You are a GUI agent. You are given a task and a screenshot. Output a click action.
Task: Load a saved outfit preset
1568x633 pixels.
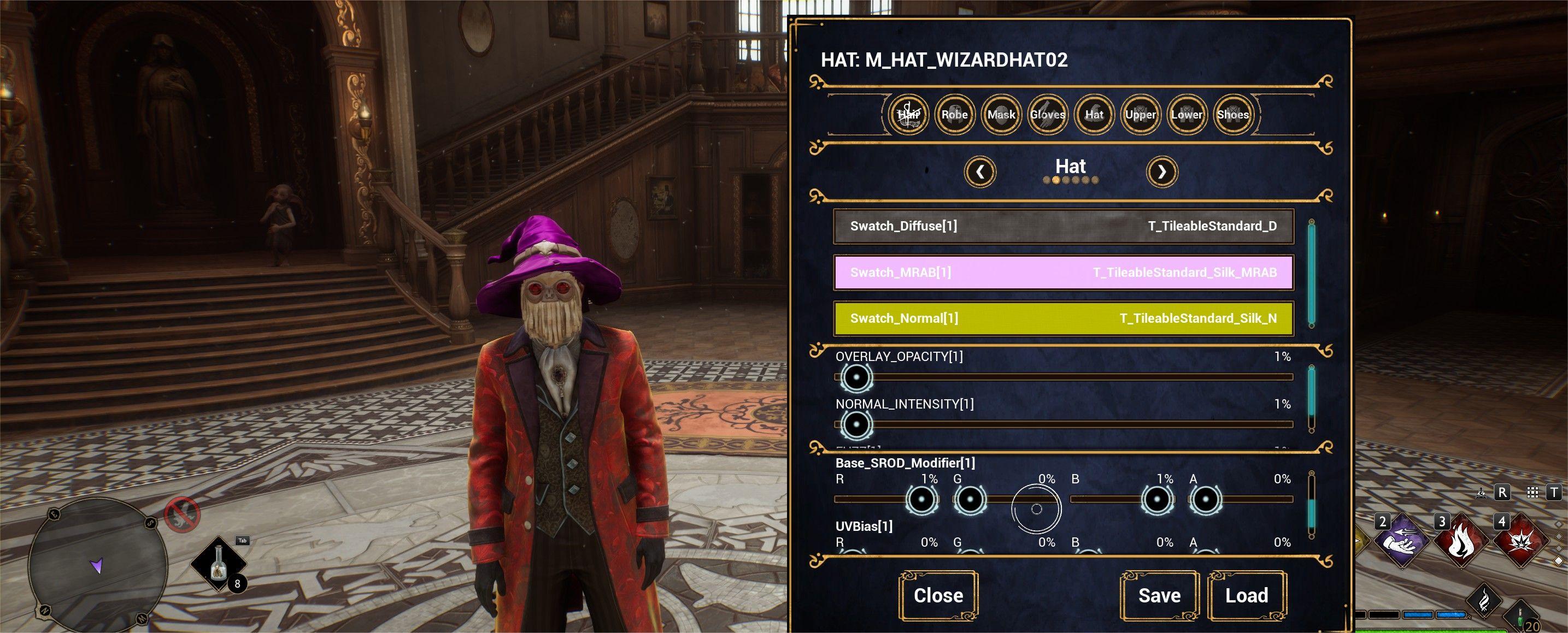[x=1247, y=595]
